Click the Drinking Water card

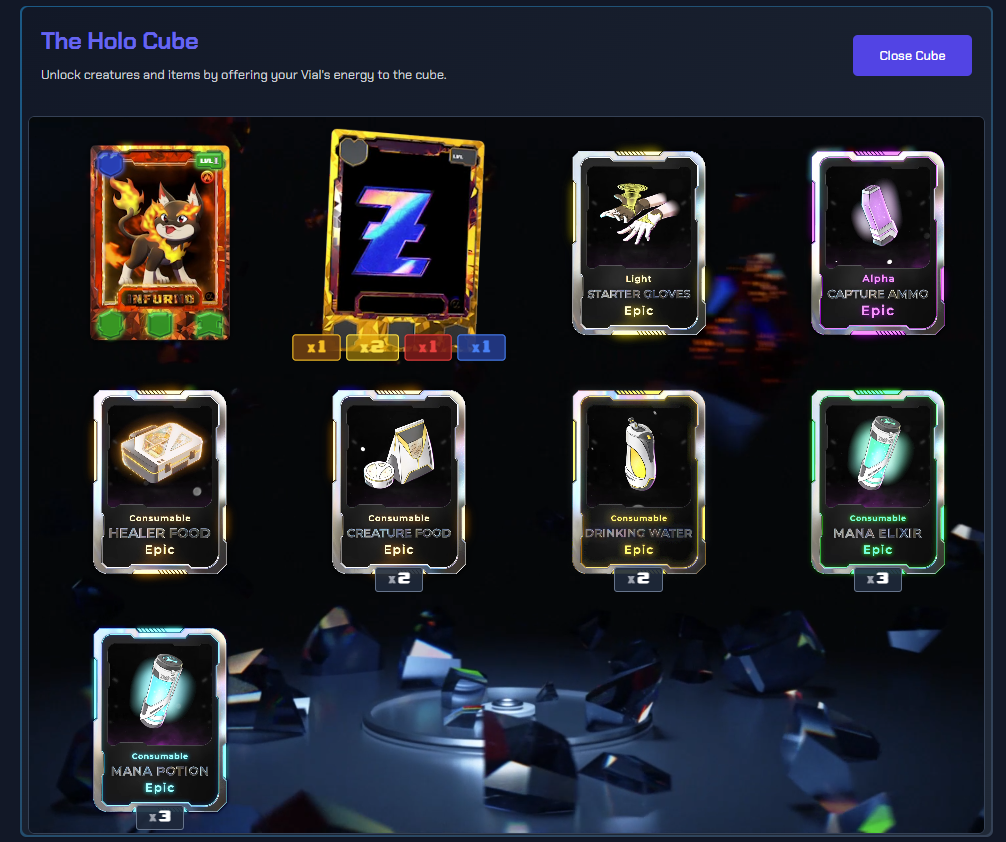pyautogui.click(x=638, y=481)
